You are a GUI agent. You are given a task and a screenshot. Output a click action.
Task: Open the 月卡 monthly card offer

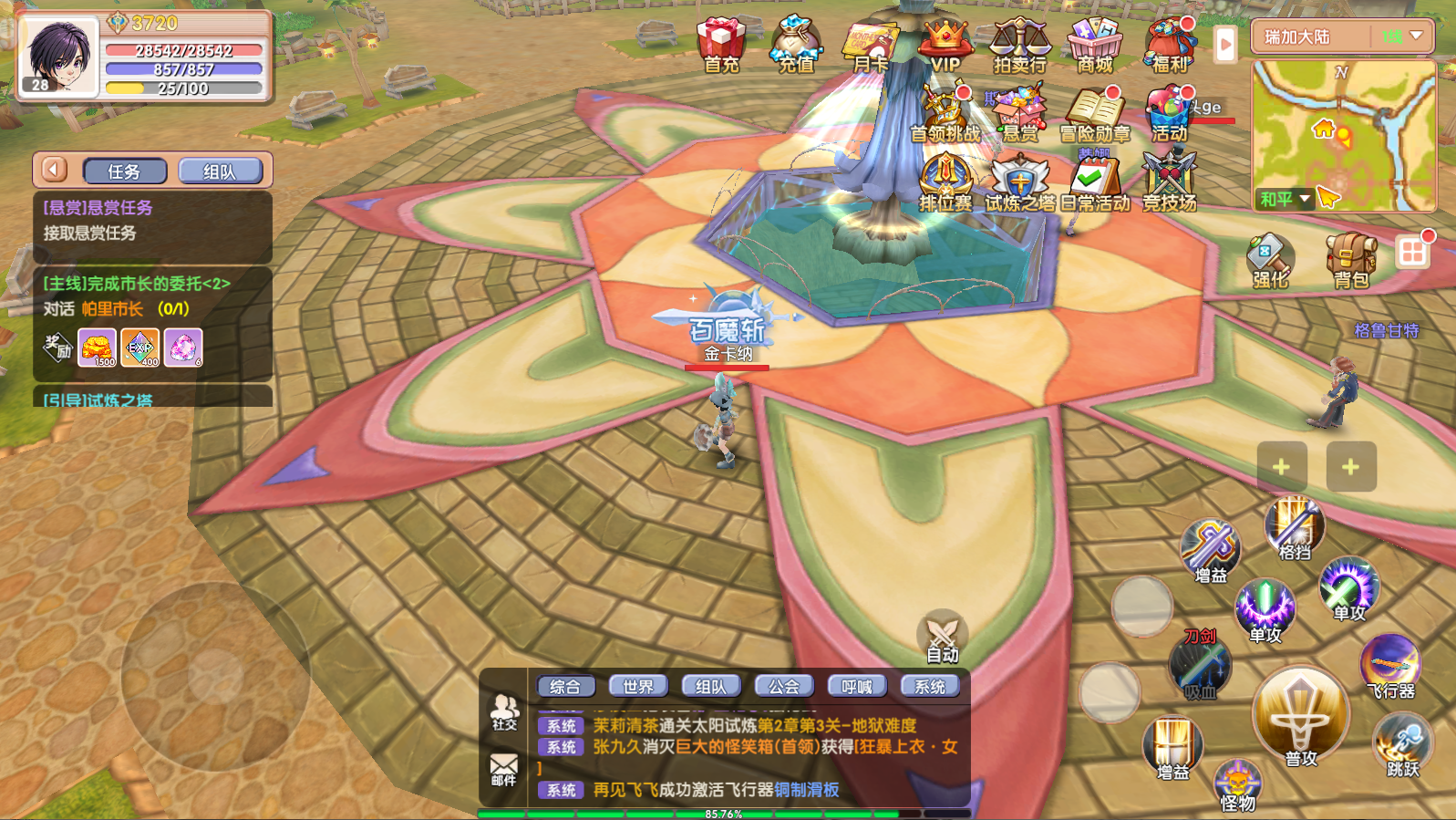[870, 44]
